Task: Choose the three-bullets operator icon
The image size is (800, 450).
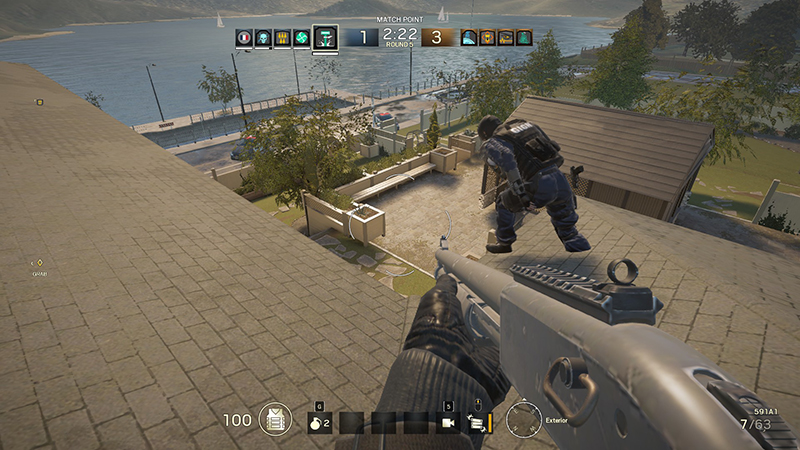Action: click(x=282, y=39)
